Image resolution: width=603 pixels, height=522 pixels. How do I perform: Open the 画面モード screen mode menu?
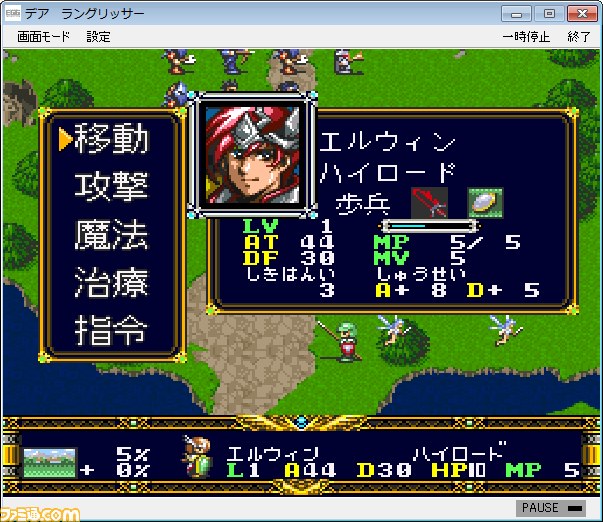(x=43, y=37)
